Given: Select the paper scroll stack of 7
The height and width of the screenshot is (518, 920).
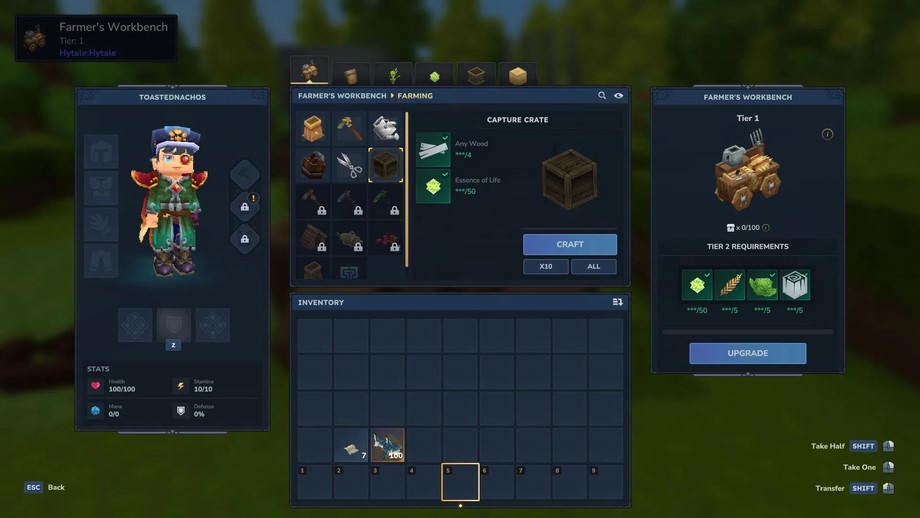Looking at the screenshot, I should [x=351, y=446].
